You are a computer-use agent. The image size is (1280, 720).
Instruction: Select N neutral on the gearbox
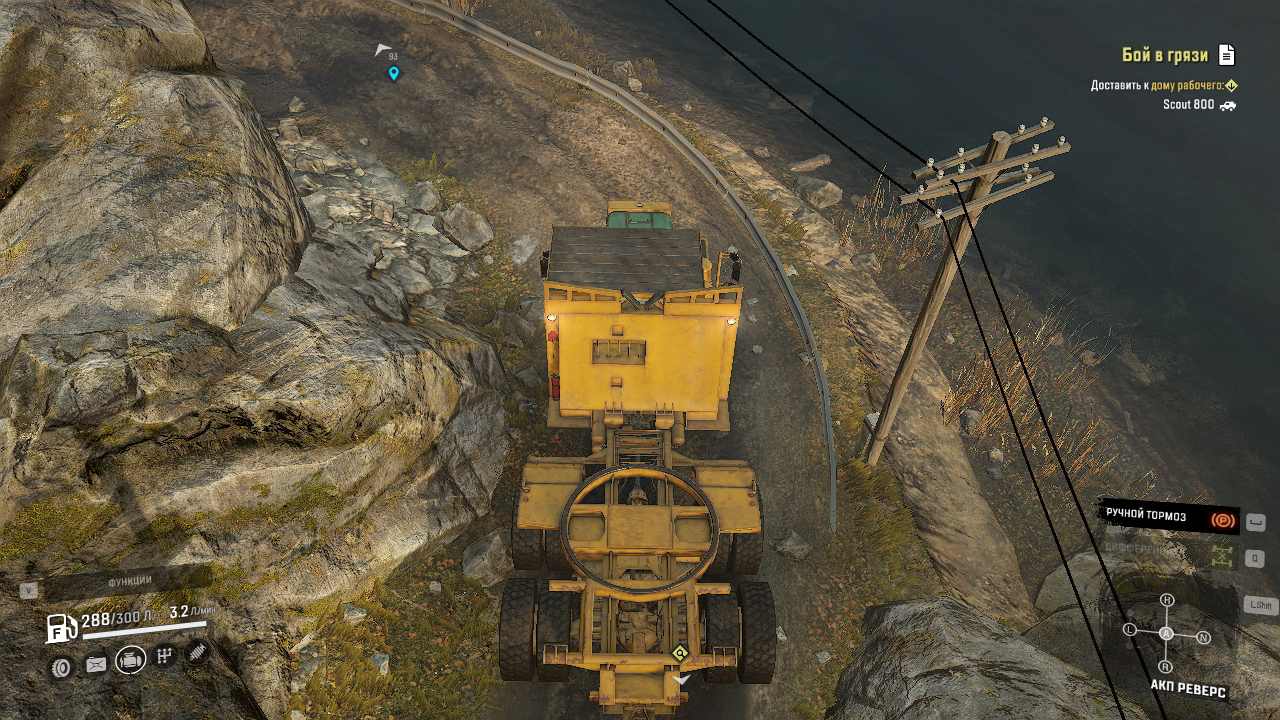click(x=1203, y=637)
